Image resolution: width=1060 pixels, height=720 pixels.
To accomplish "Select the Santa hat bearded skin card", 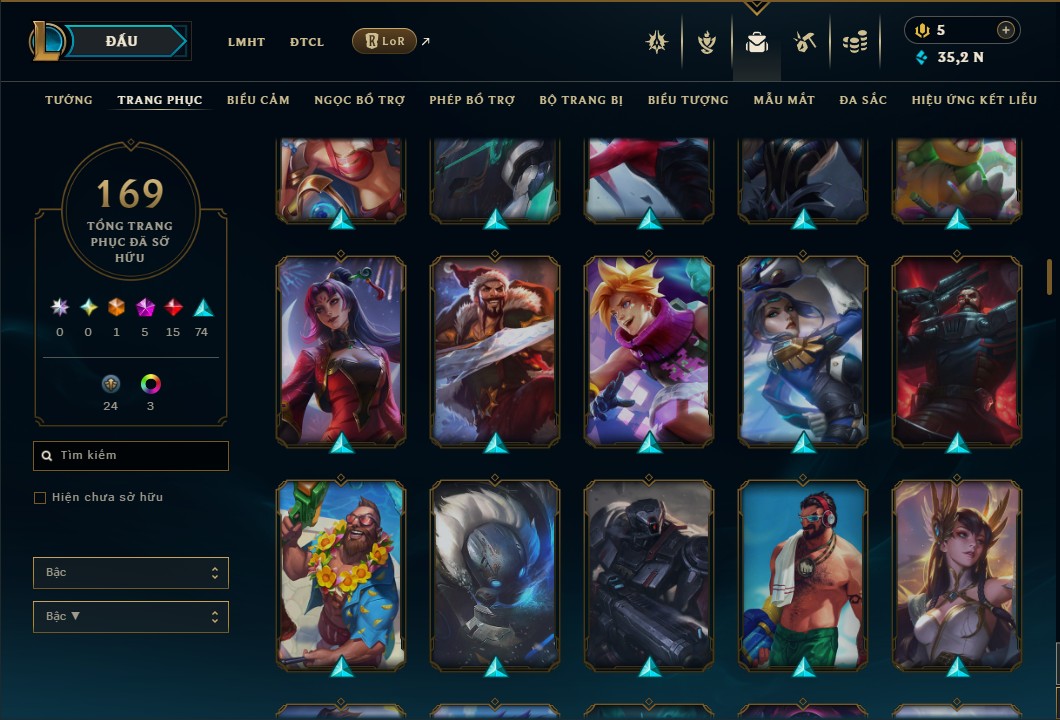I will [x=495, y=350].
